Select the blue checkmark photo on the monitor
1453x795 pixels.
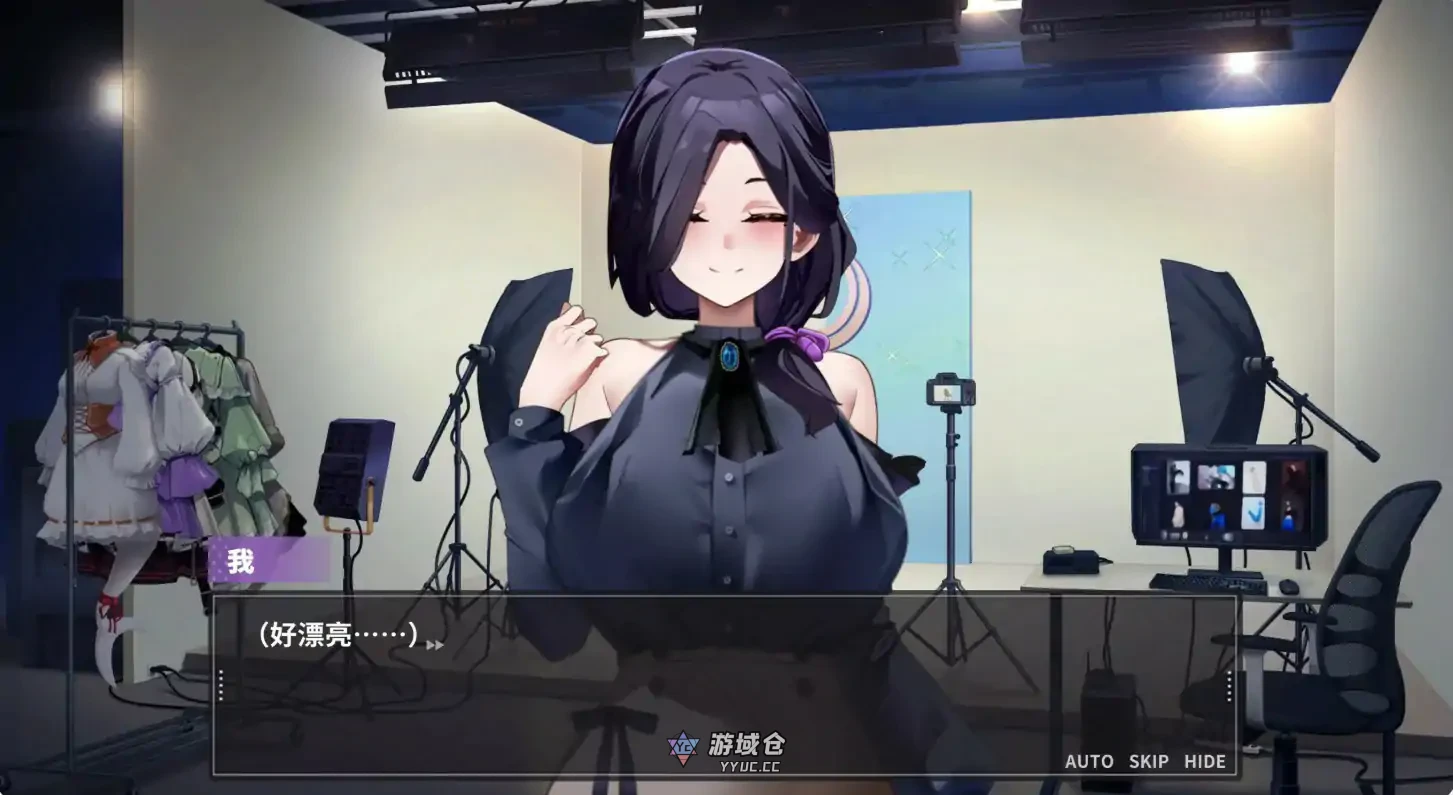click(1254, 514)
